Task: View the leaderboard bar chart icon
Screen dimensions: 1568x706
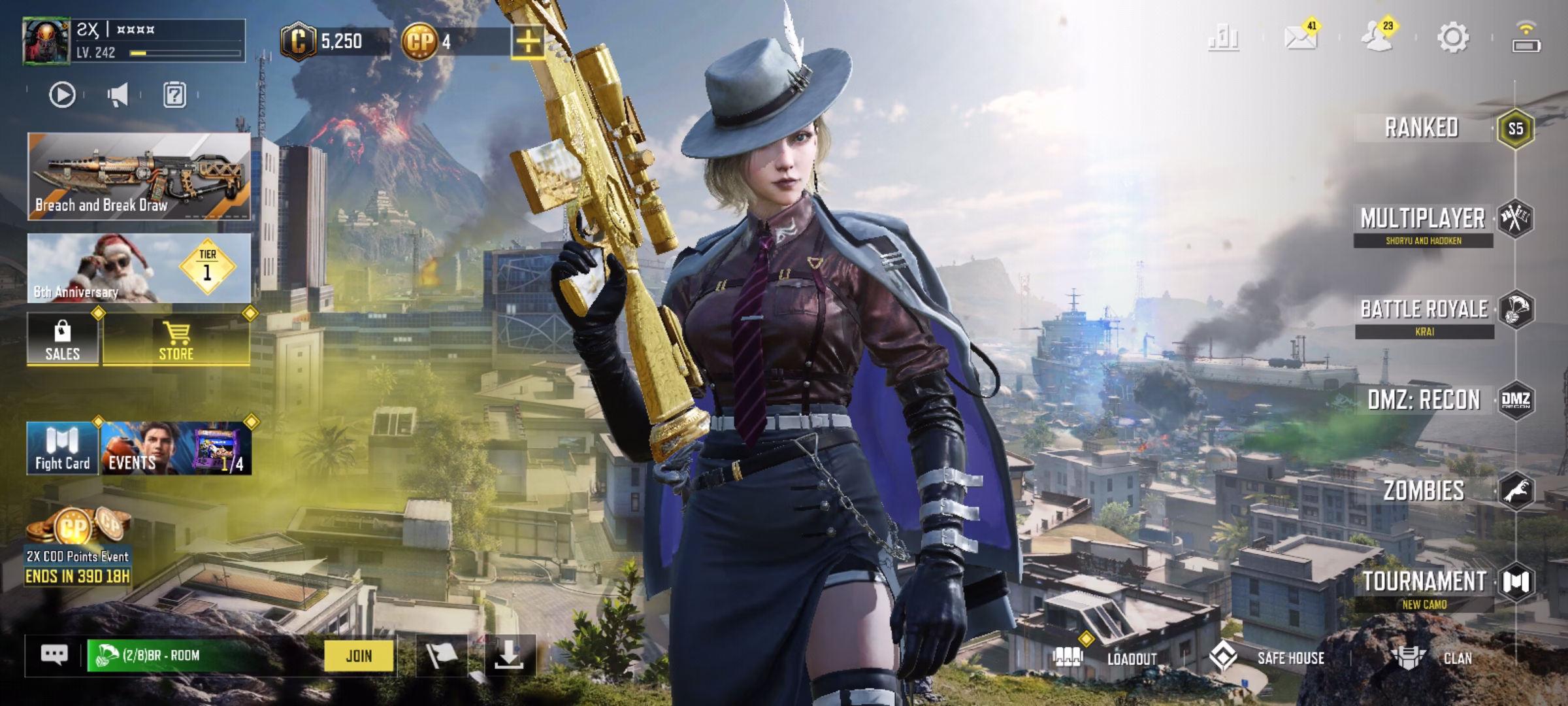Action: tap(1223, 37)
